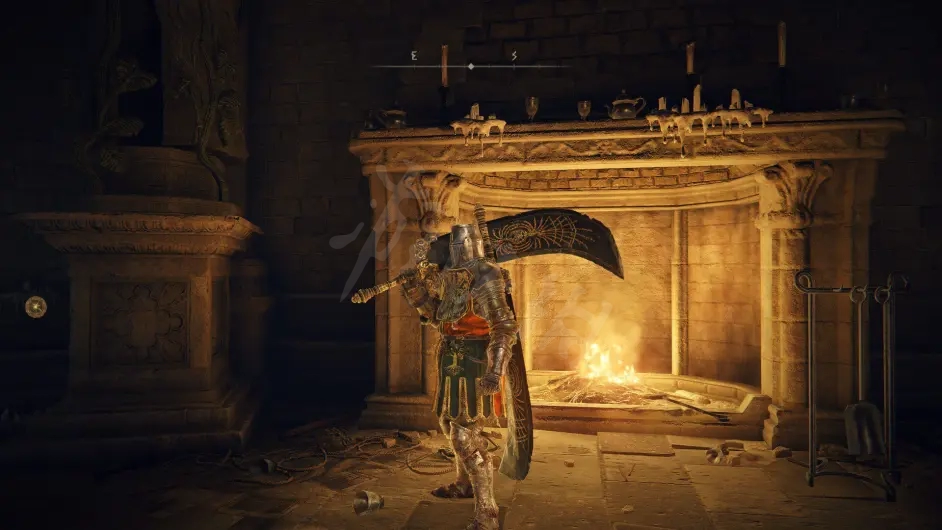The height and width of the screenshot is (530, 942).
Task: Click the compass bar's center diamond marker
Action: [x=471, y=66]
